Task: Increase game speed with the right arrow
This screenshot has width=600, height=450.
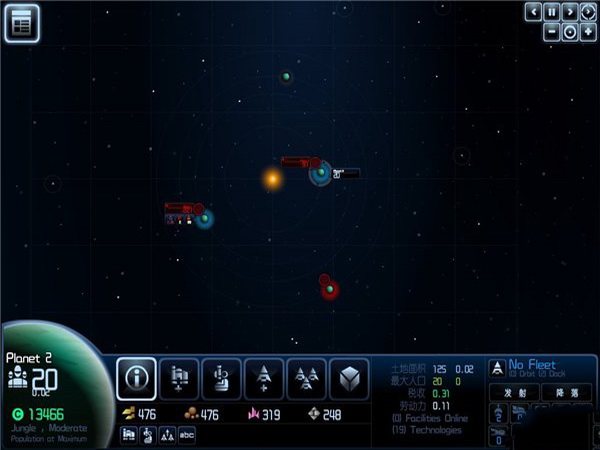Action: click(x=569, y=12)
